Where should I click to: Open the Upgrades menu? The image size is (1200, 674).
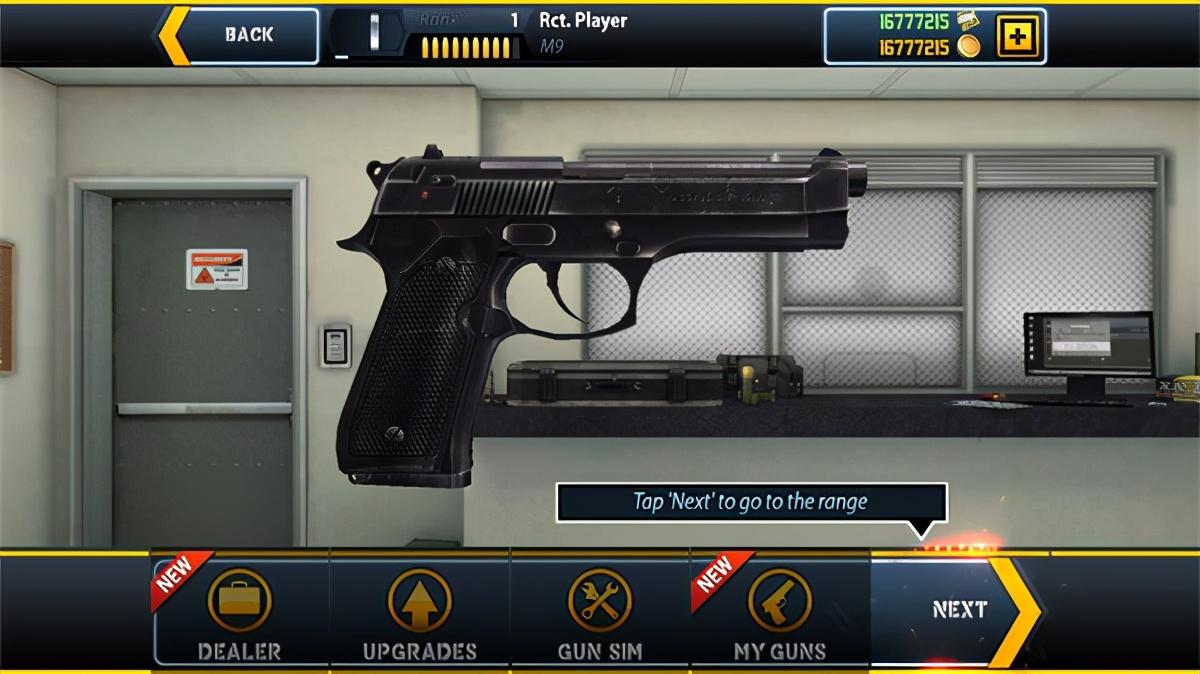(420, 610)
